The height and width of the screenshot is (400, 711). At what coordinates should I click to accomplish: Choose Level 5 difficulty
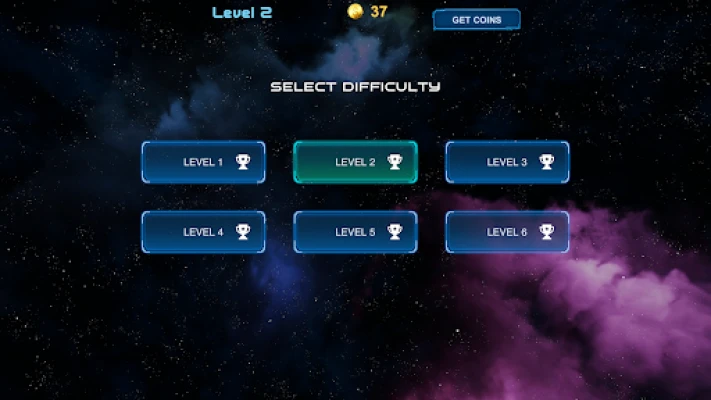point(355,232)
